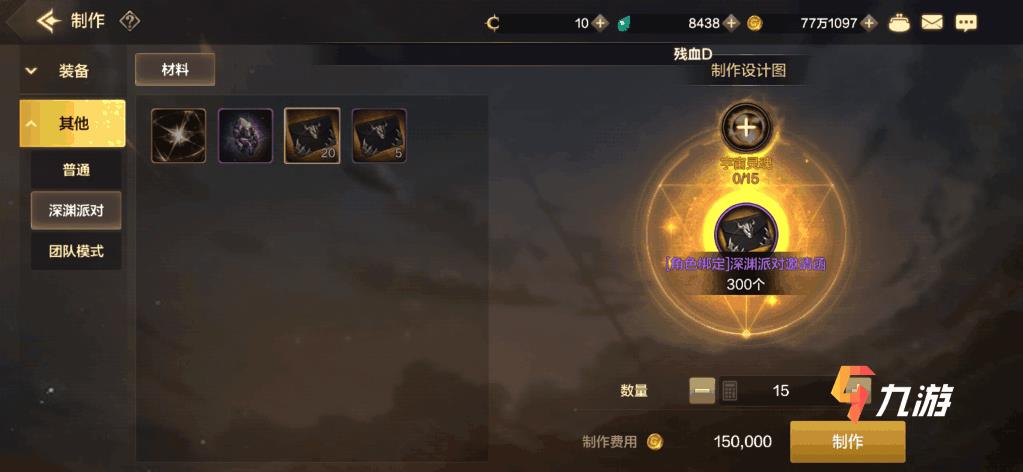Pick the purple crystal rock material
Viewport: 1023px width, 472px height.
click(x=245, y=136)
